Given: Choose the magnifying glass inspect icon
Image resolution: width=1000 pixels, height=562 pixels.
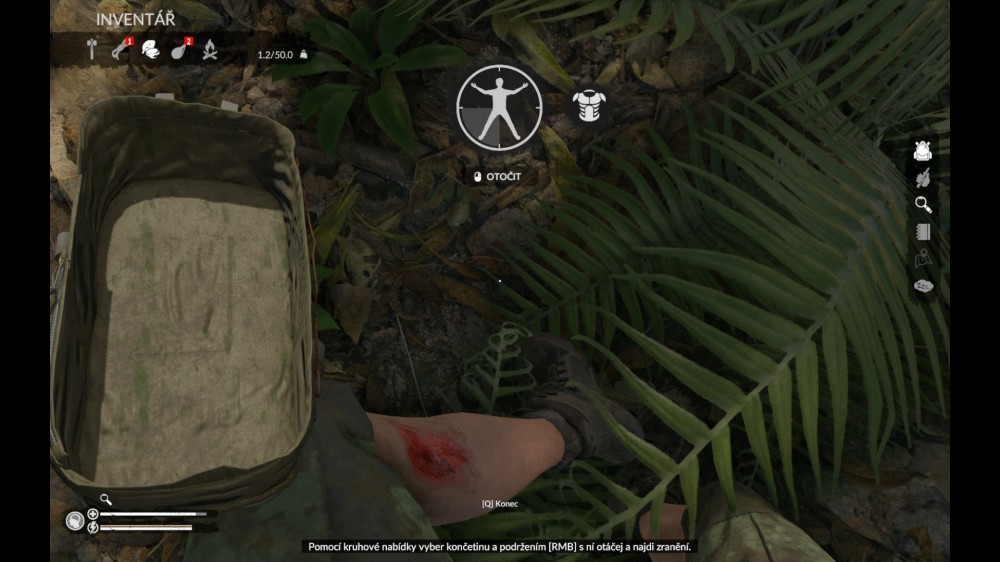Looking at the screenshot, I should tap(923, 205).
